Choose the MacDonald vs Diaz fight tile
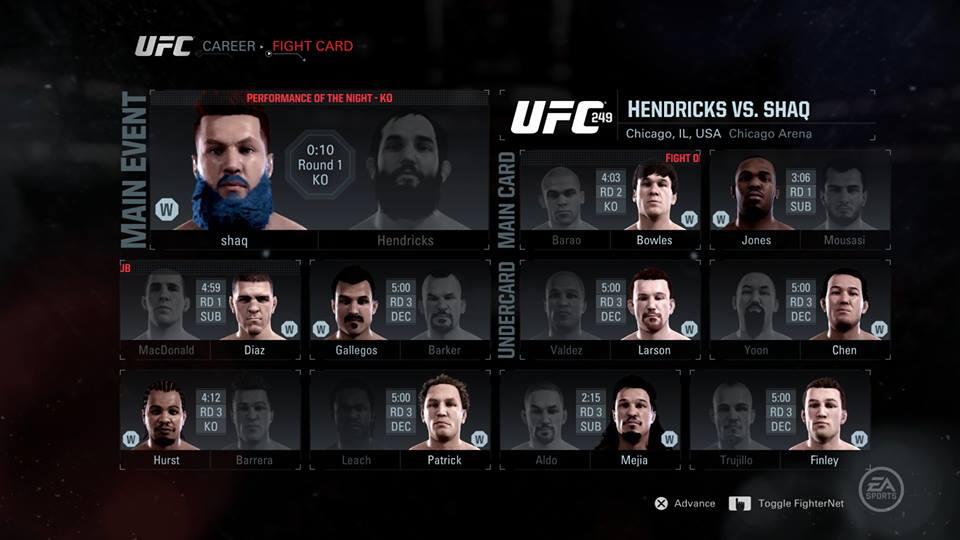The height and width of the screenshot is (540, 960). [x=210, y=310]
